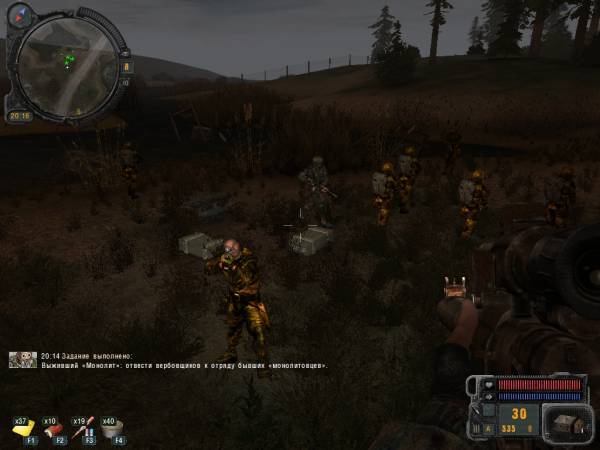Toggle the fire mode 'A' indicator

tap(489, 428)
